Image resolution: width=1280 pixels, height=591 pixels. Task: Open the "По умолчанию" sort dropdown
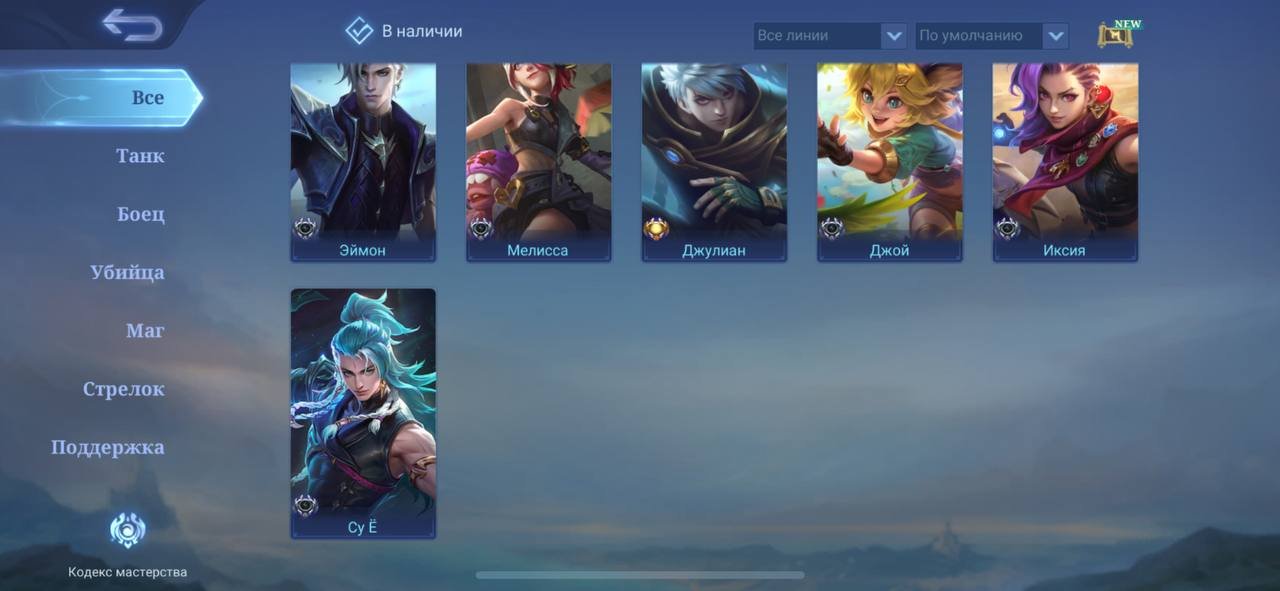click(992, 36)
